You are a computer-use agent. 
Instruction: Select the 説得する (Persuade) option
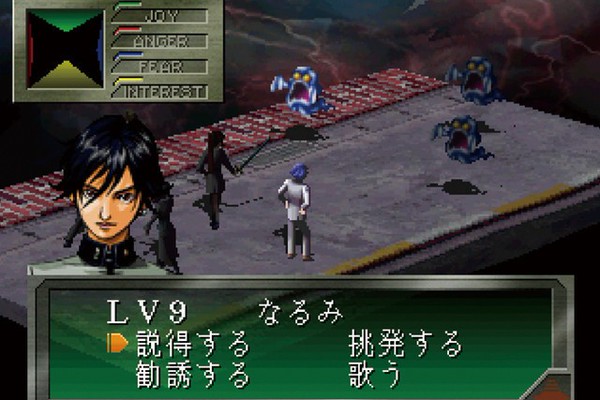point(192,345)
